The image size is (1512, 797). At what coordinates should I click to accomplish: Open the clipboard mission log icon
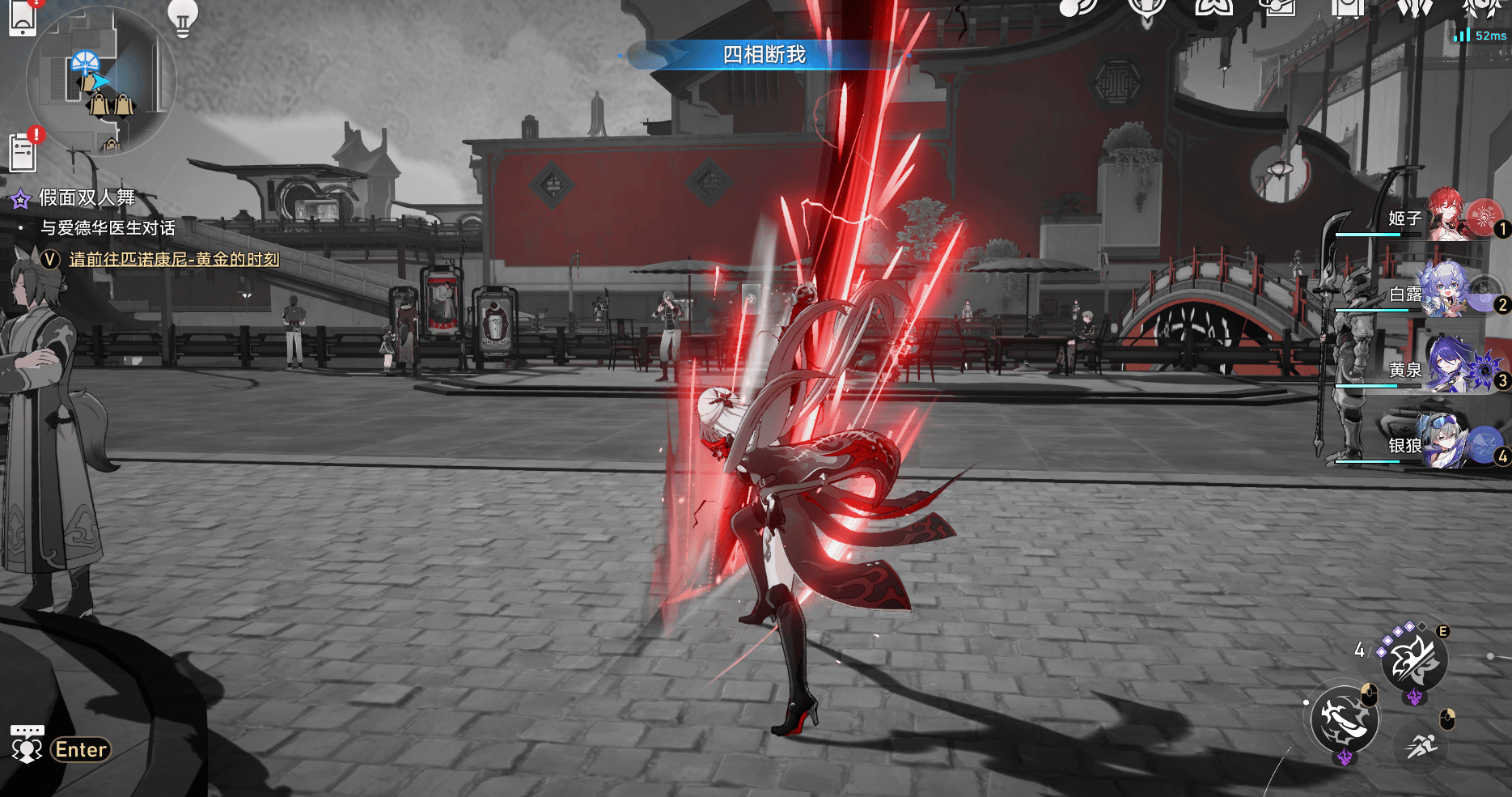point(23,151)
